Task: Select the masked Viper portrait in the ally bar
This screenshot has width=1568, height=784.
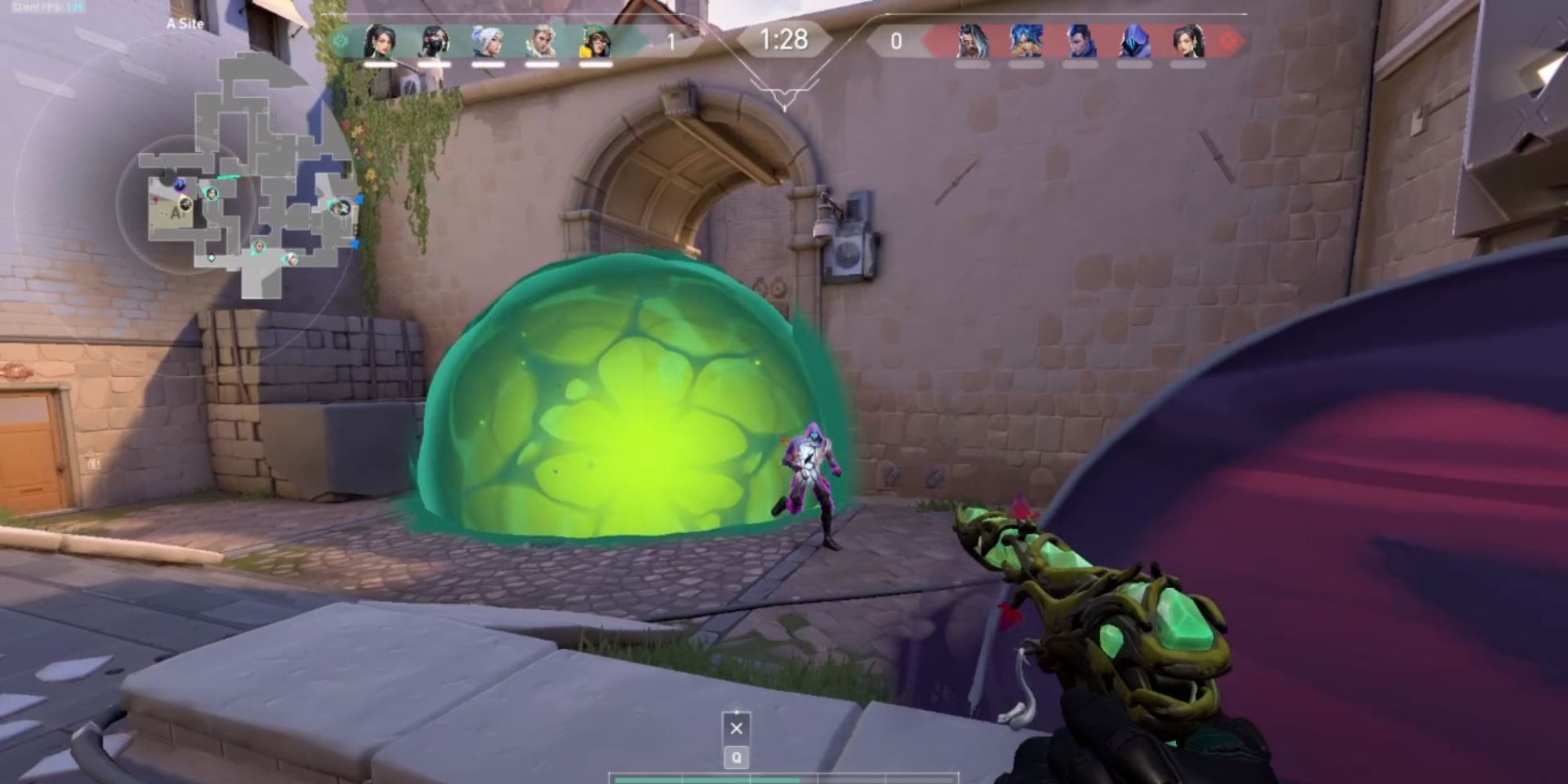Action: [x=434, y=41]
